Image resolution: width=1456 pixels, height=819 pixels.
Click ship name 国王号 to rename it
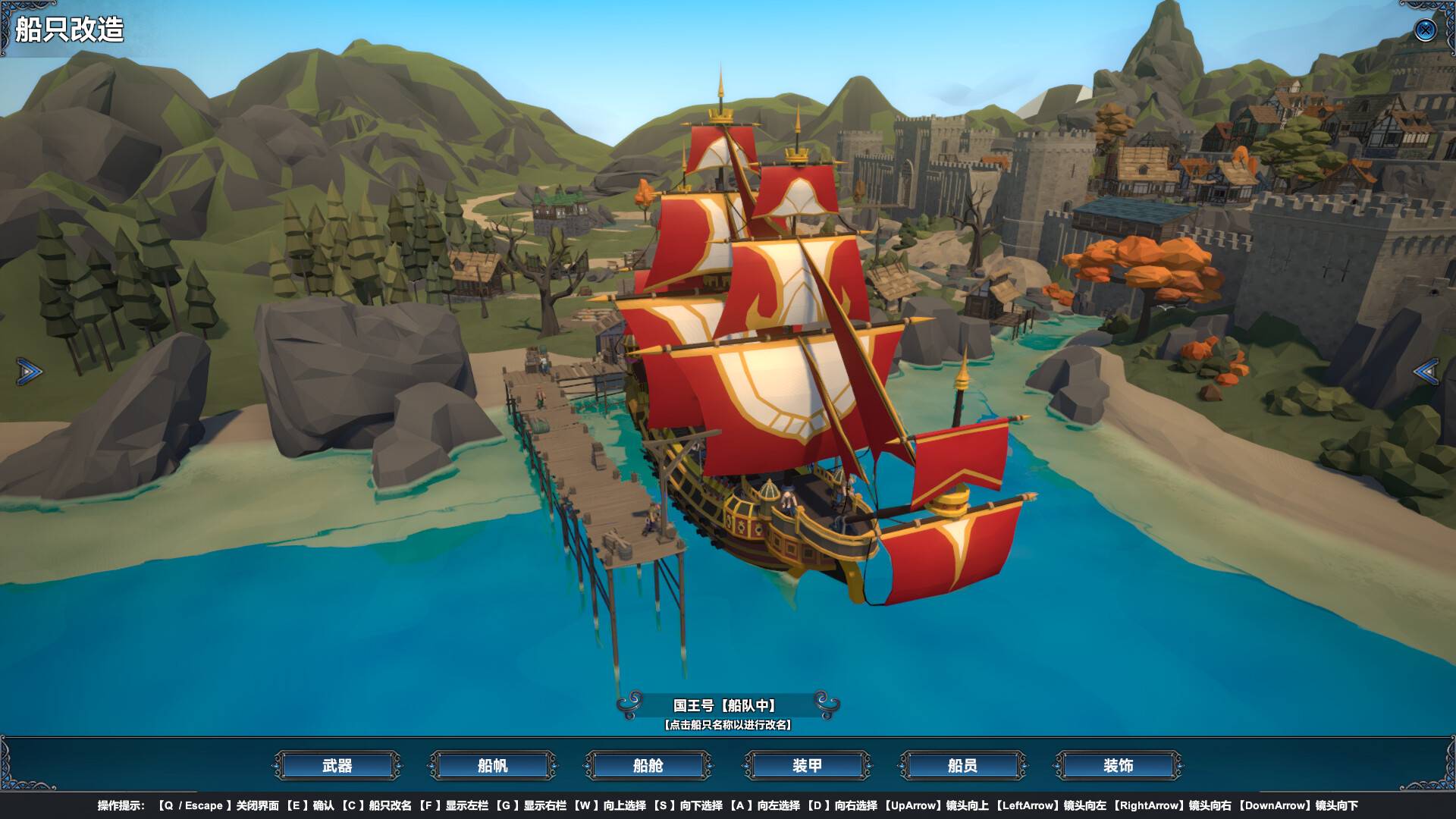[x=692, y=703]
